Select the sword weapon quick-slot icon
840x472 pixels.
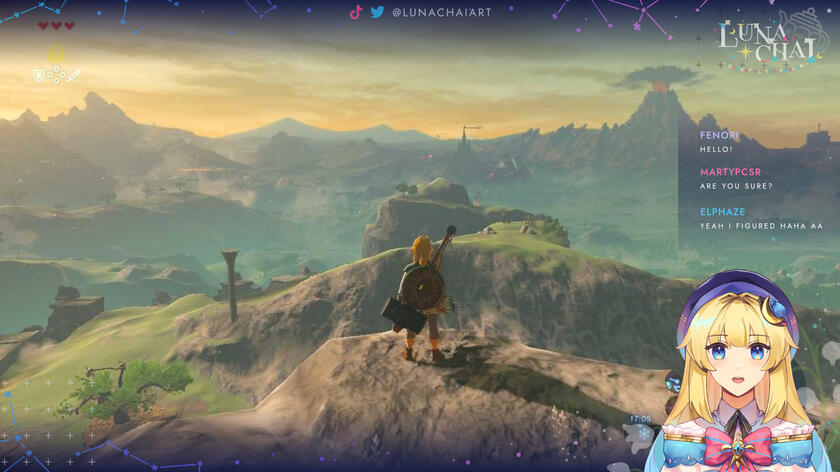[x=73, y=75]
